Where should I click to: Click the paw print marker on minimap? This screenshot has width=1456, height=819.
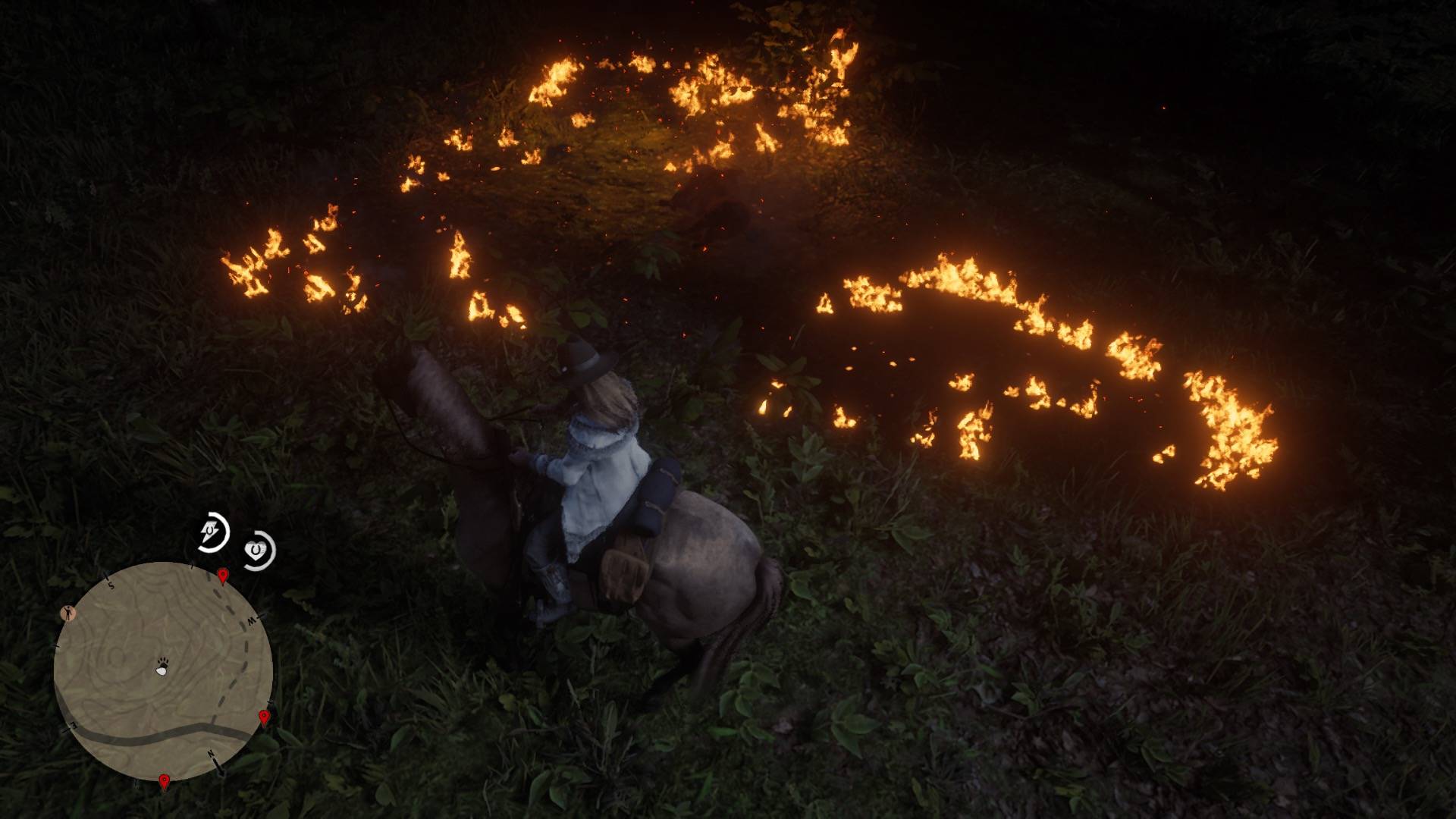162,667
